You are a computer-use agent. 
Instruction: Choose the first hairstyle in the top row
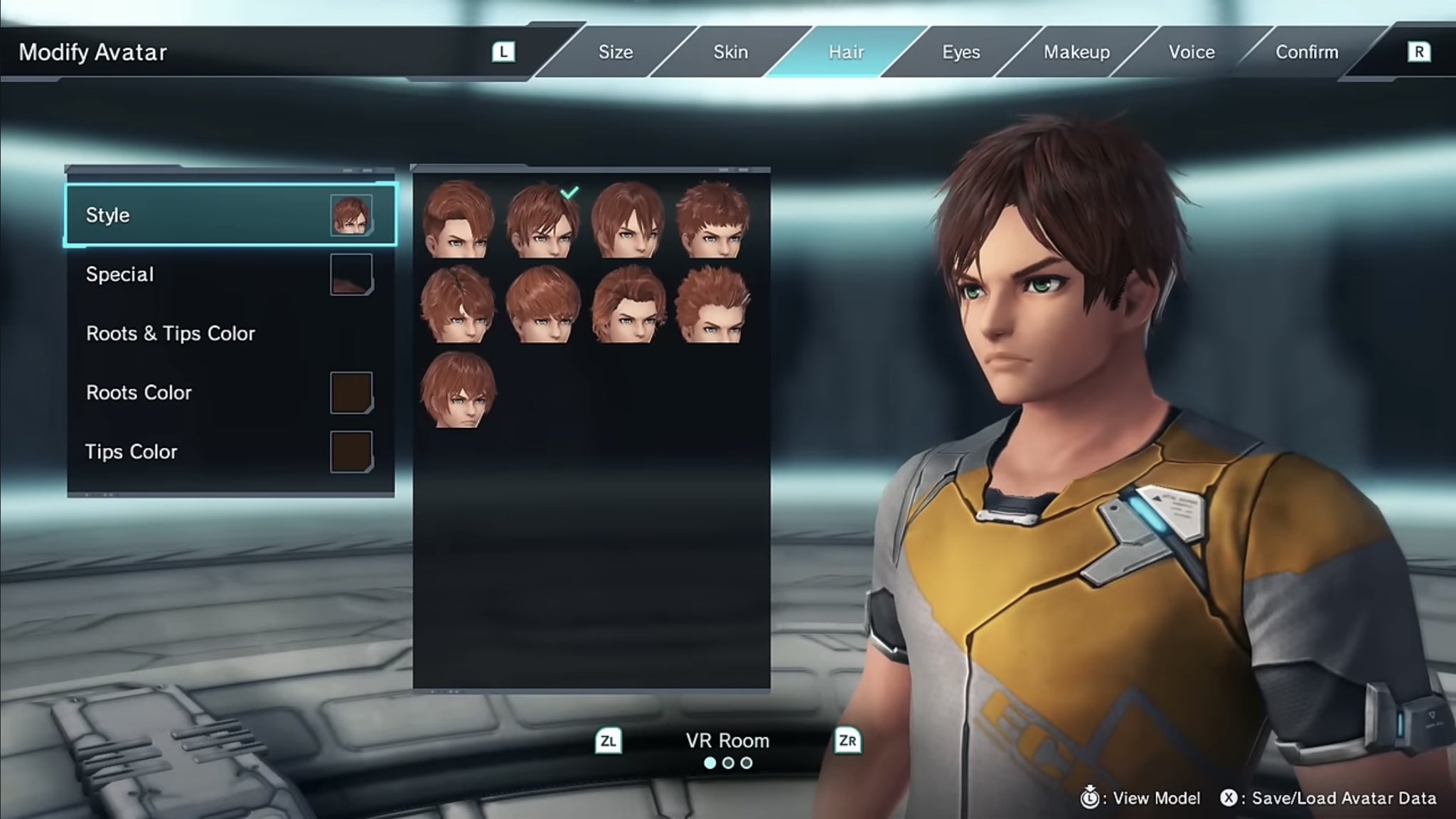pos(458,220)
